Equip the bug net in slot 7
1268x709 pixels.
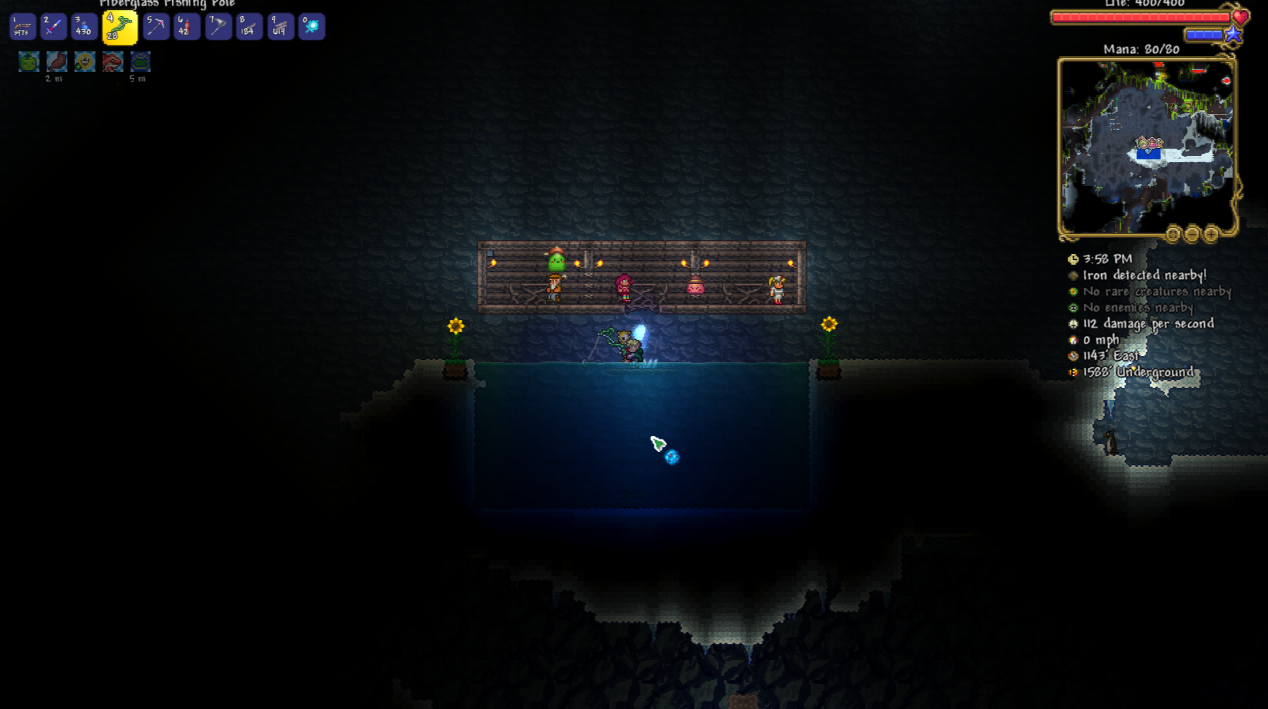217,27
